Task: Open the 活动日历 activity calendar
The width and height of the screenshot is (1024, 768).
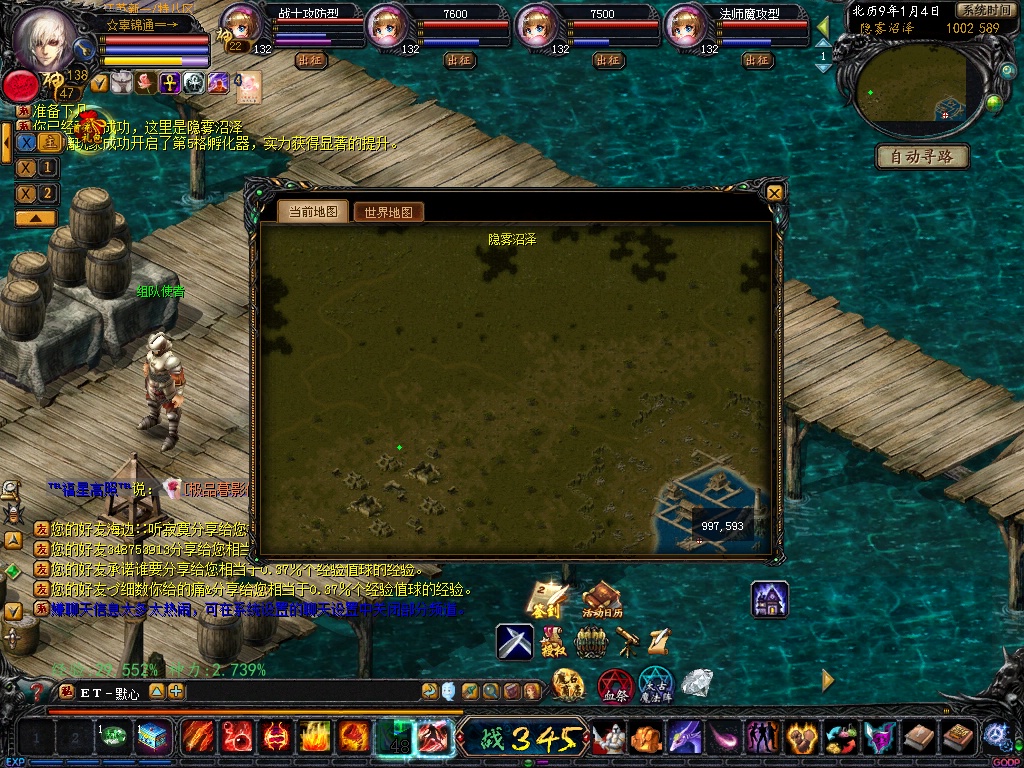Action: (602, 599)
